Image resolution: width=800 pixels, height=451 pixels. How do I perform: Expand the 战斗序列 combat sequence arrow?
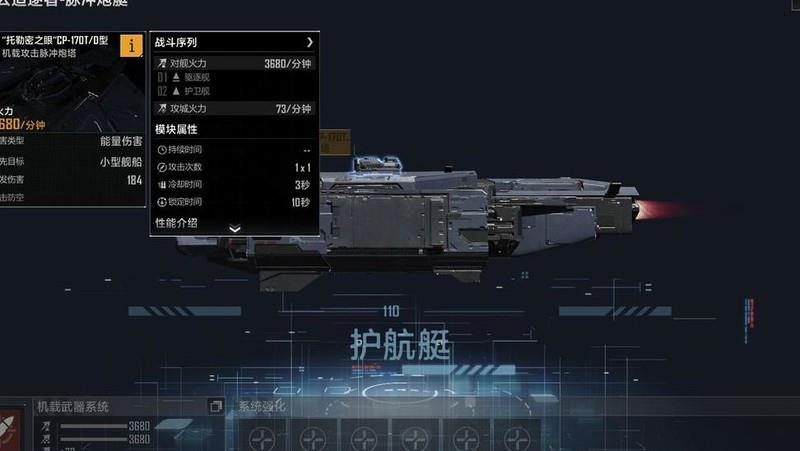pyautogui.click(x=310, y=43)
